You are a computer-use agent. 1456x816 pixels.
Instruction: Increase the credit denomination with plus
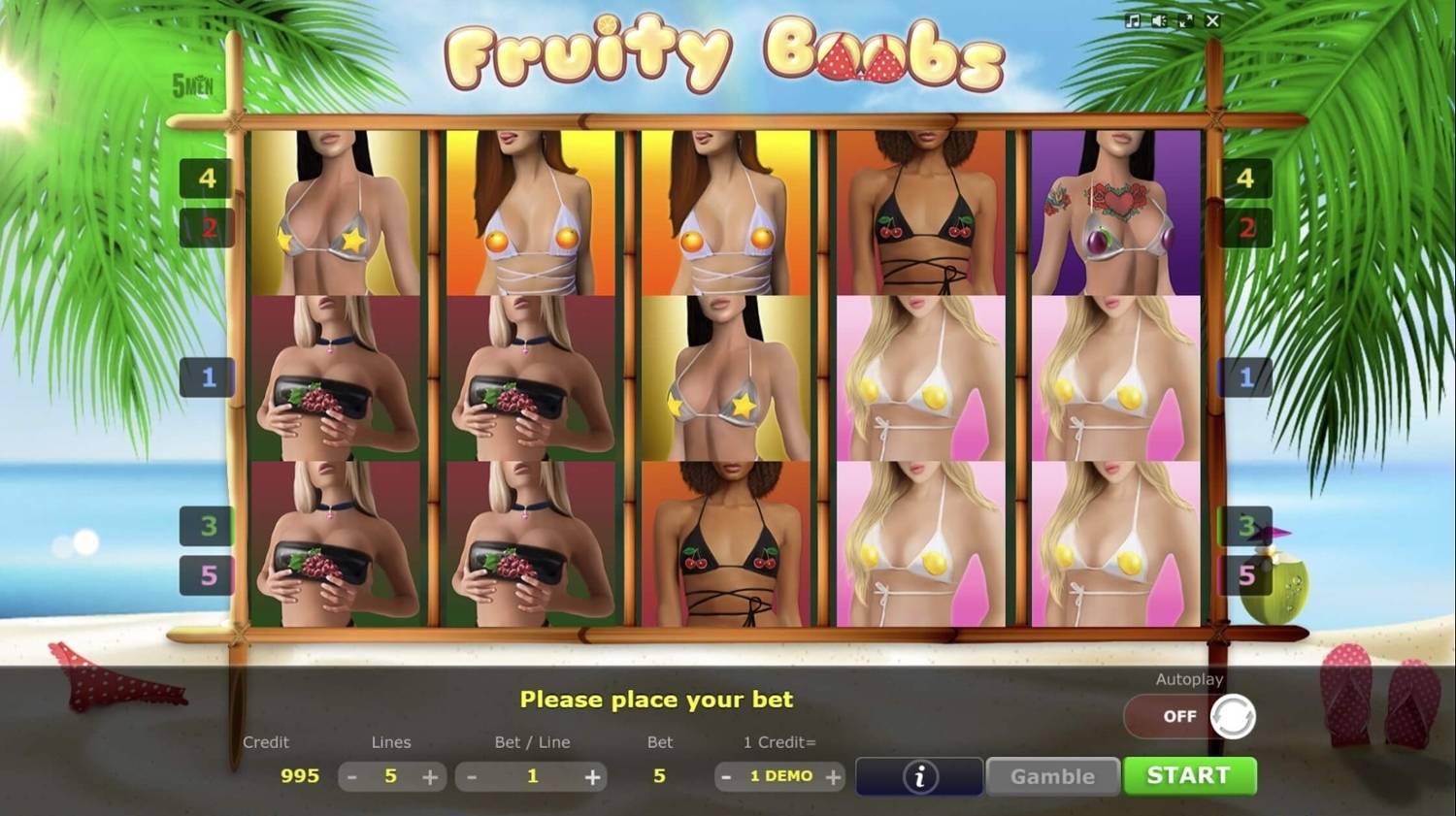point(832,776)
